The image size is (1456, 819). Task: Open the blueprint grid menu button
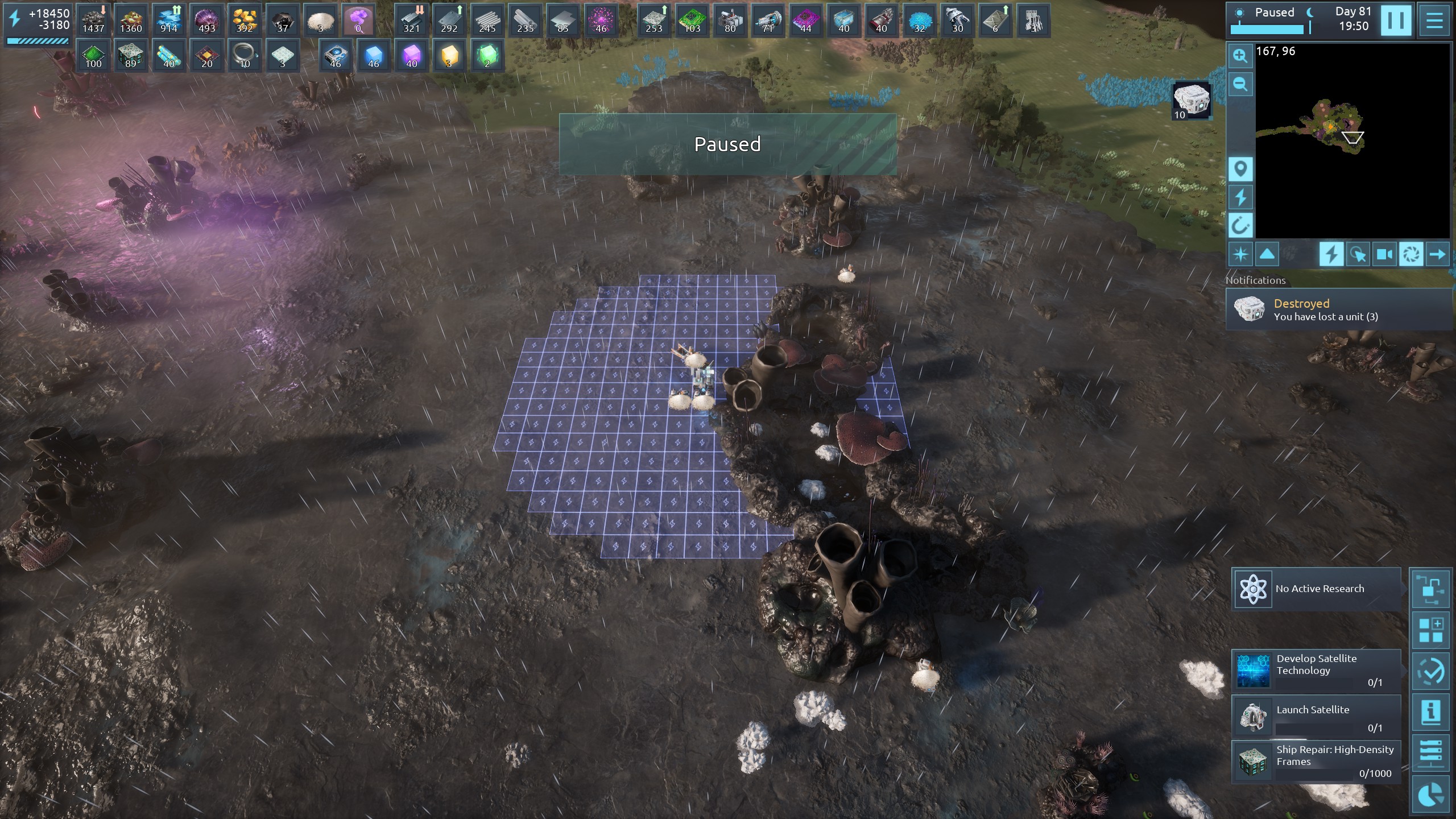click(1430, 630)
